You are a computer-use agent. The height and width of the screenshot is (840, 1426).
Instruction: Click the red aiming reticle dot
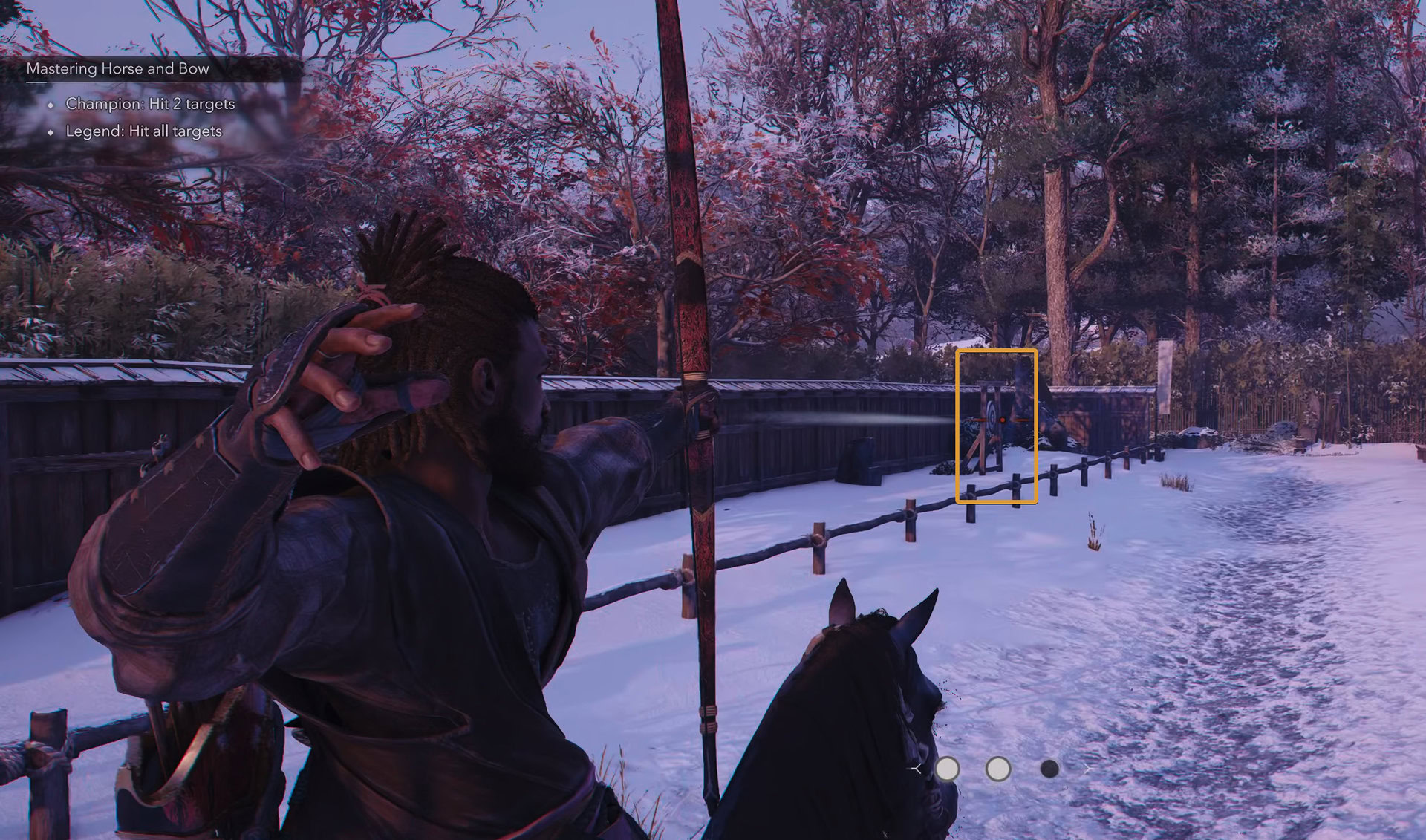click(1003, 420)
